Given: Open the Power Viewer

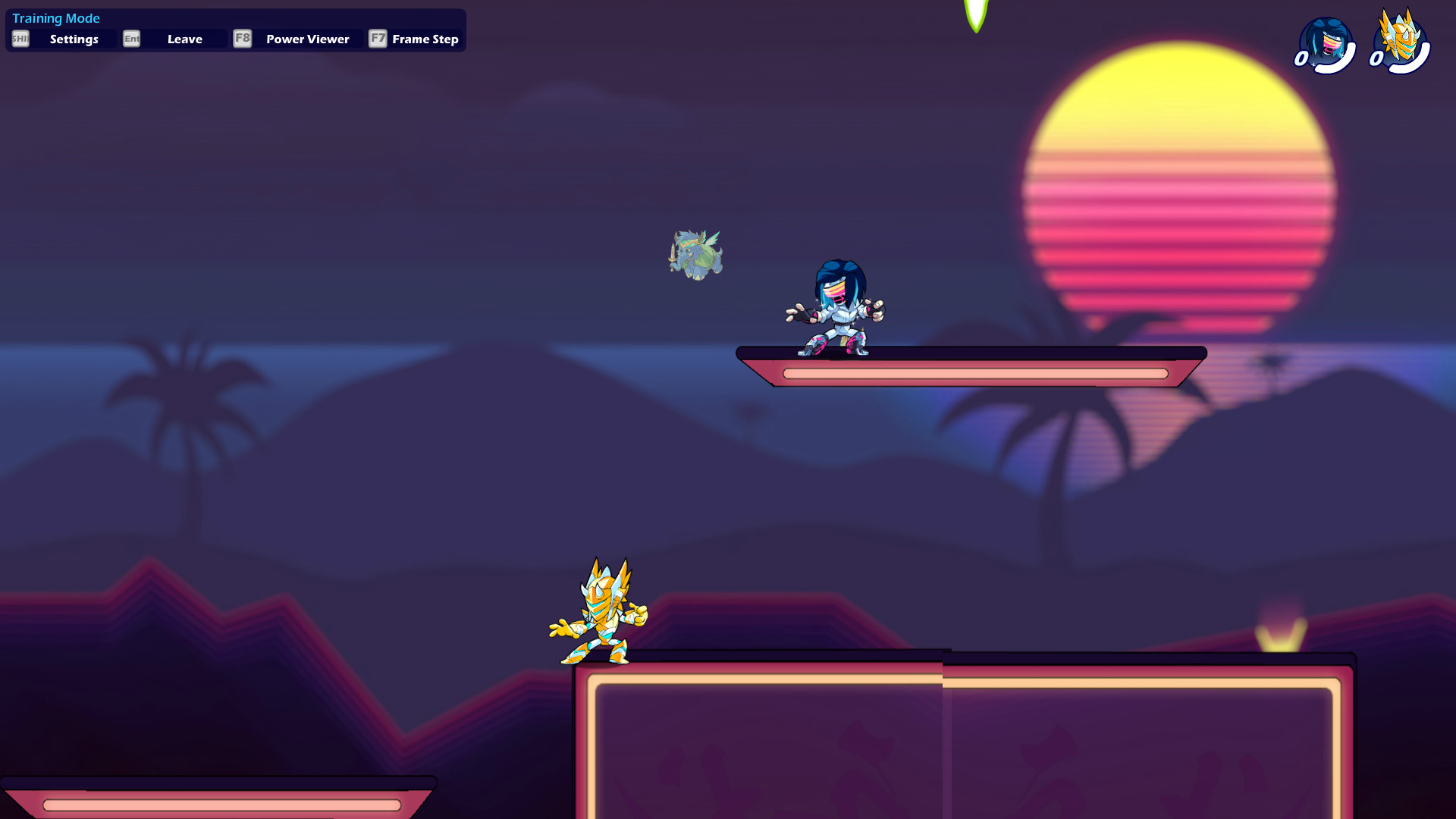Looking at the screenshot, I should pyautogui.click(x=306, y=39).
